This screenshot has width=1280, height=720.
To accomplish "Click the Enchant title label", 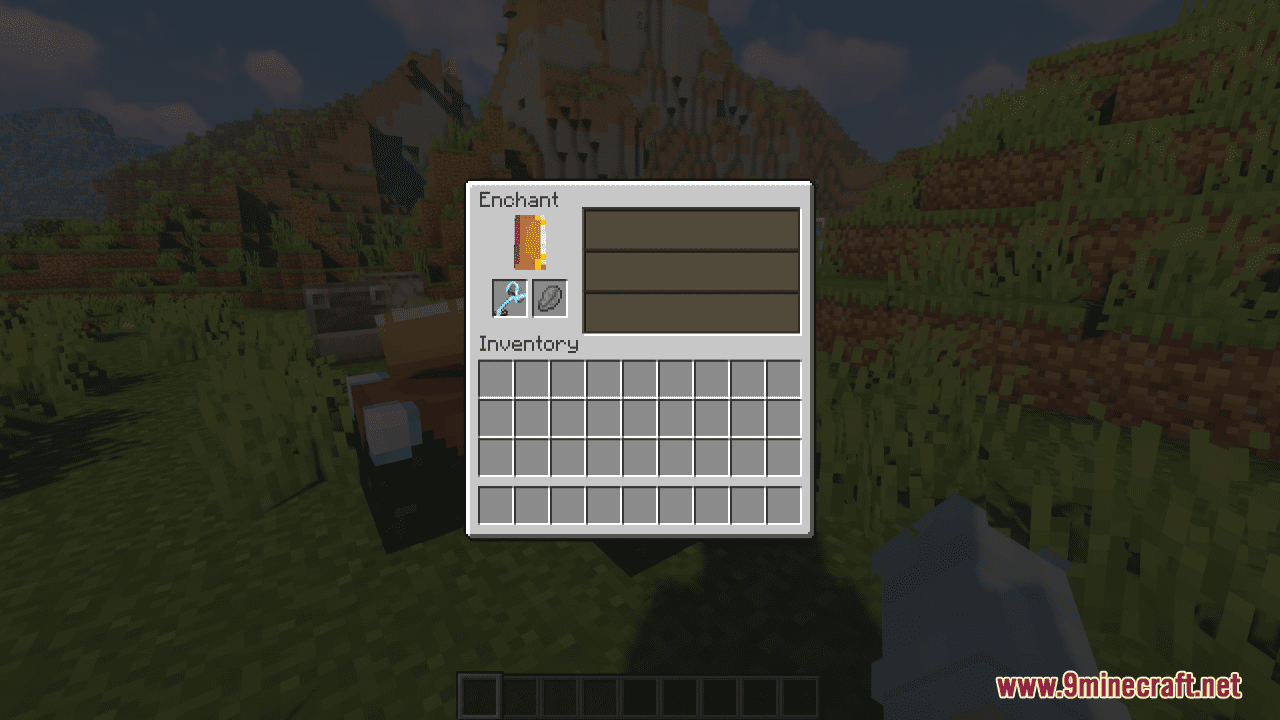I will pyautogui.click(x=518, y=200).
